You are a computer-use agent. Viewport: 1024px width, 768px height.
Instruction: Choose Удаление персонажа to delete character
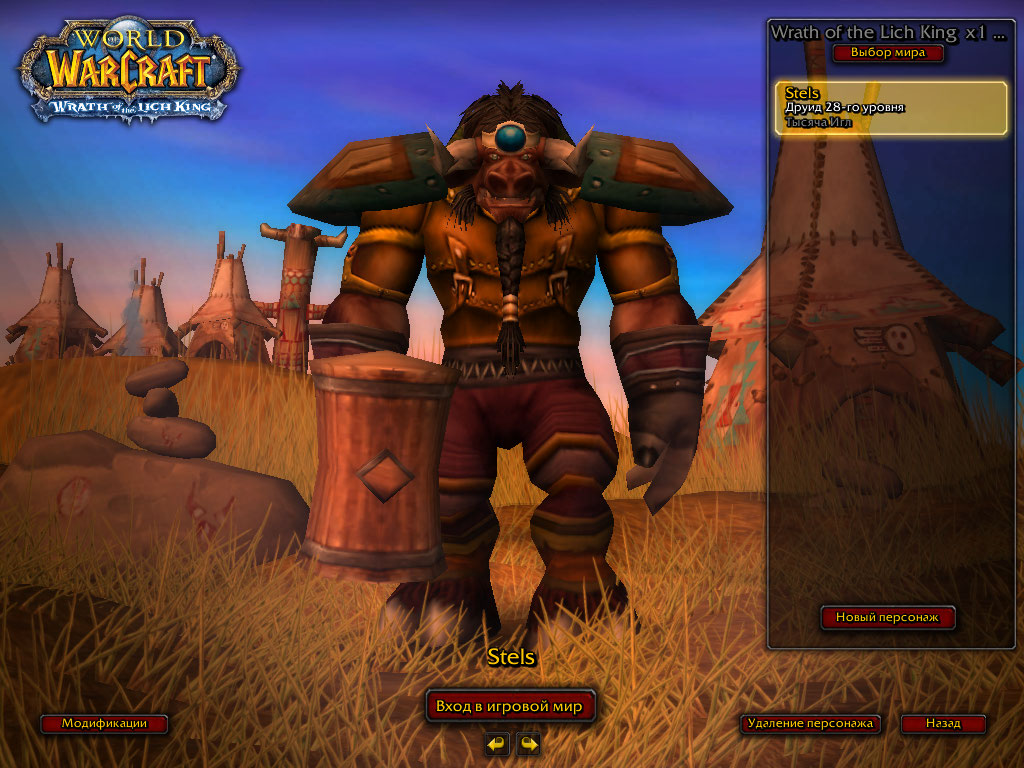(811, 723)
